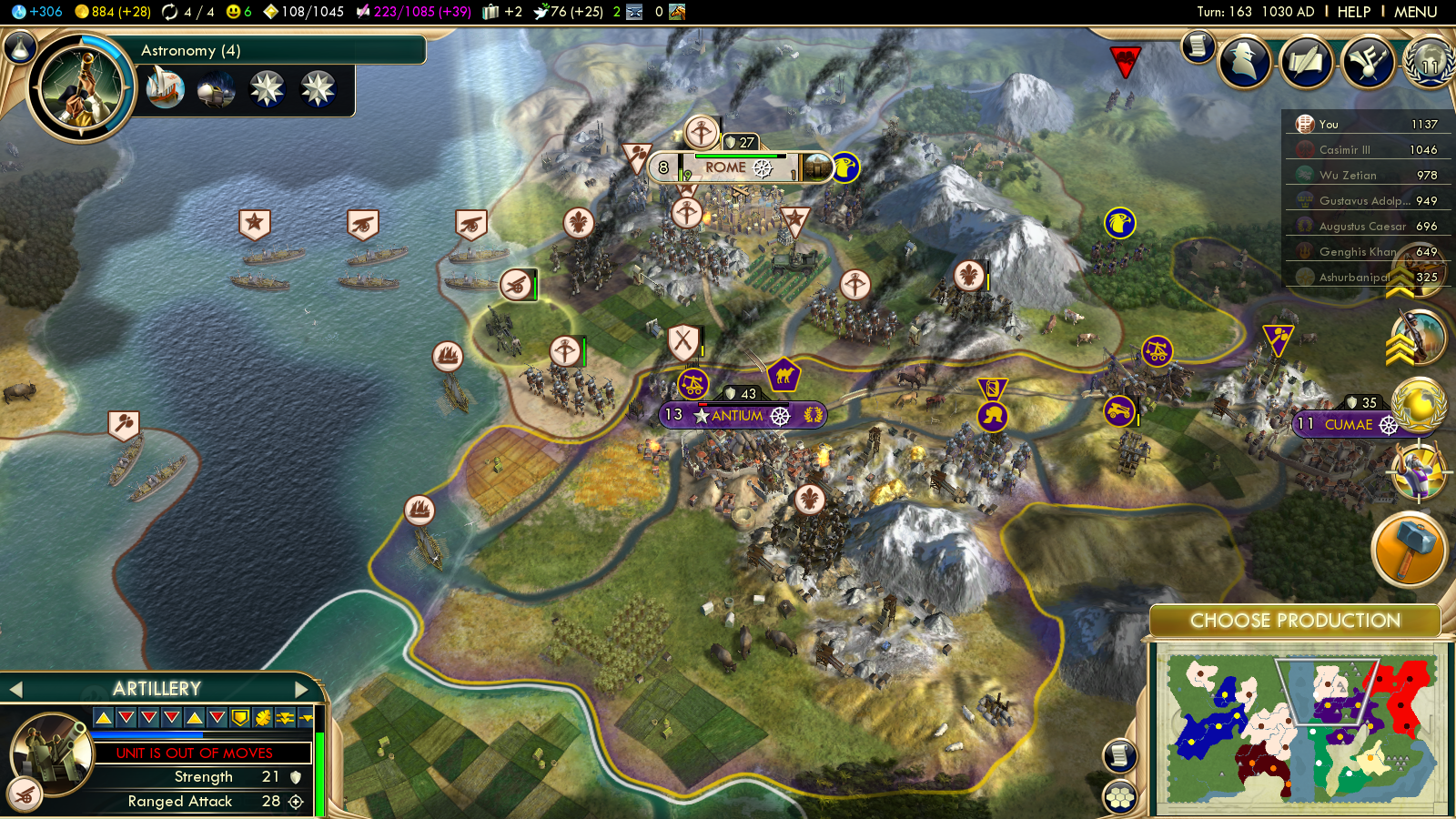Open the social policies icon
Viewport: 1456px width, 819px height.
(x=1368, y=62)
